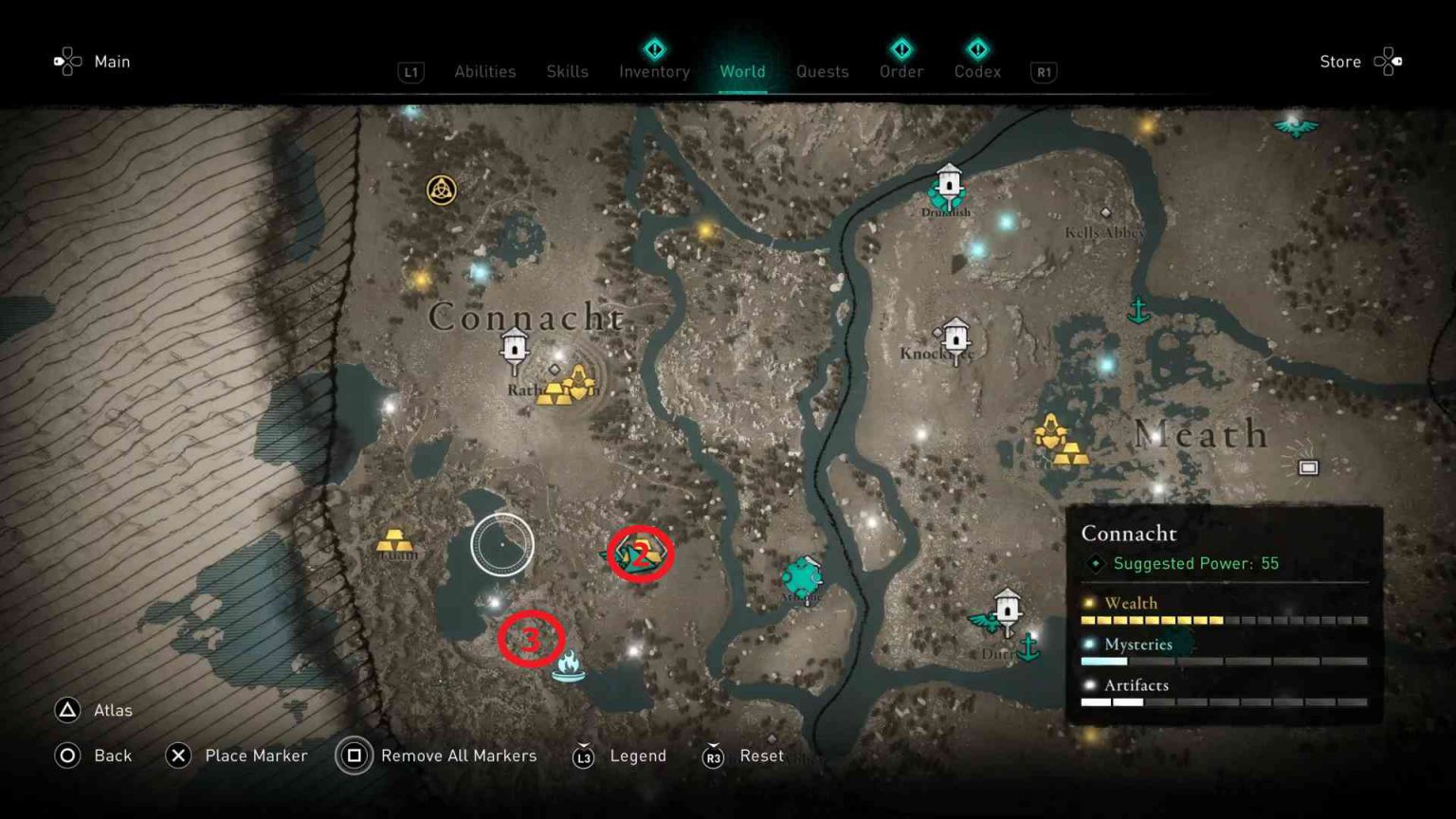Click Remove All Markers
This screenshot has width=1456, height=819.
(x=458, y=755)
